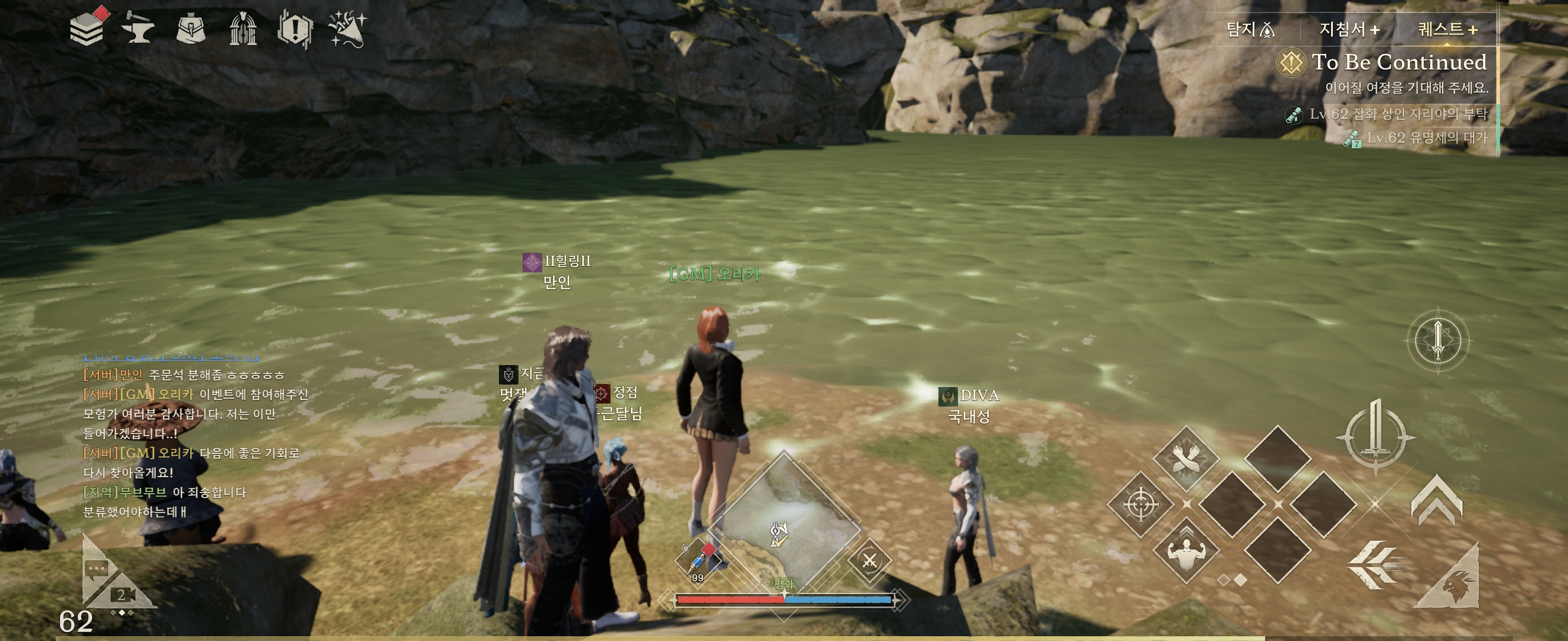The image size is (1568, 641).
Task: Open the party popper events icon
Action: pos(347,28)
